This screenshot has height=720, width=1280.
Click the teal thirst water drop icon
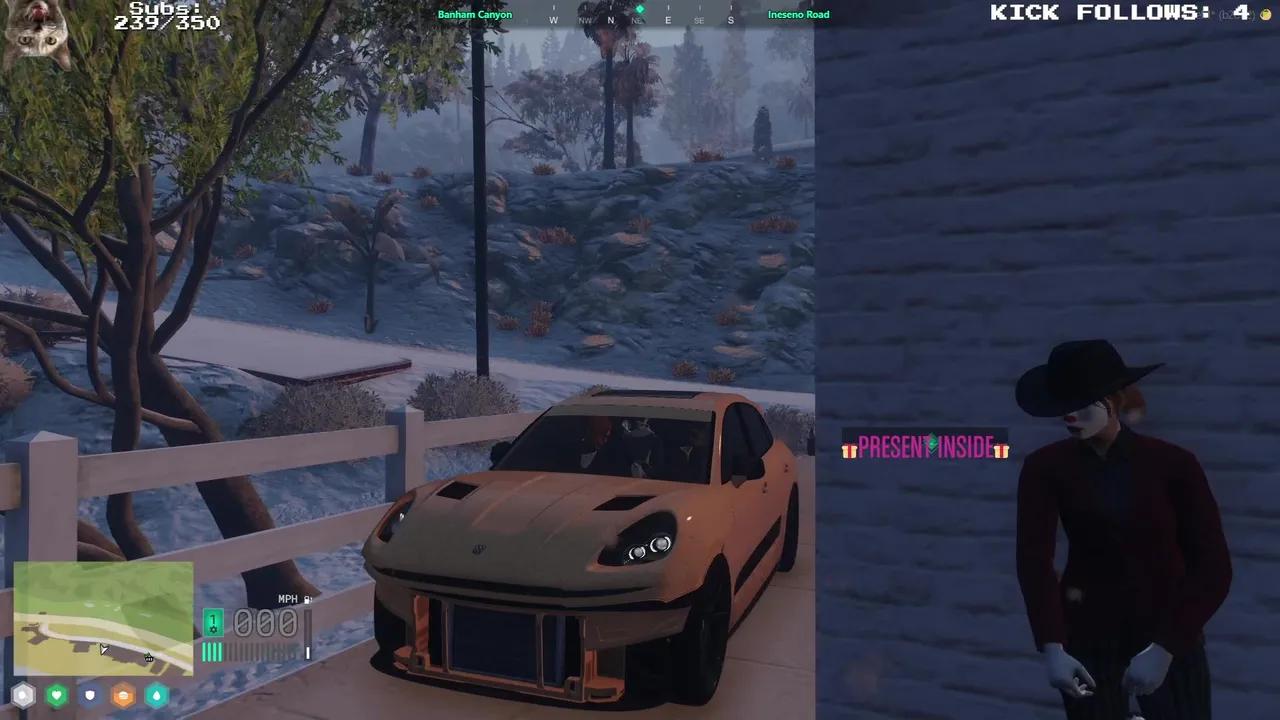click(x=156, y=696)
